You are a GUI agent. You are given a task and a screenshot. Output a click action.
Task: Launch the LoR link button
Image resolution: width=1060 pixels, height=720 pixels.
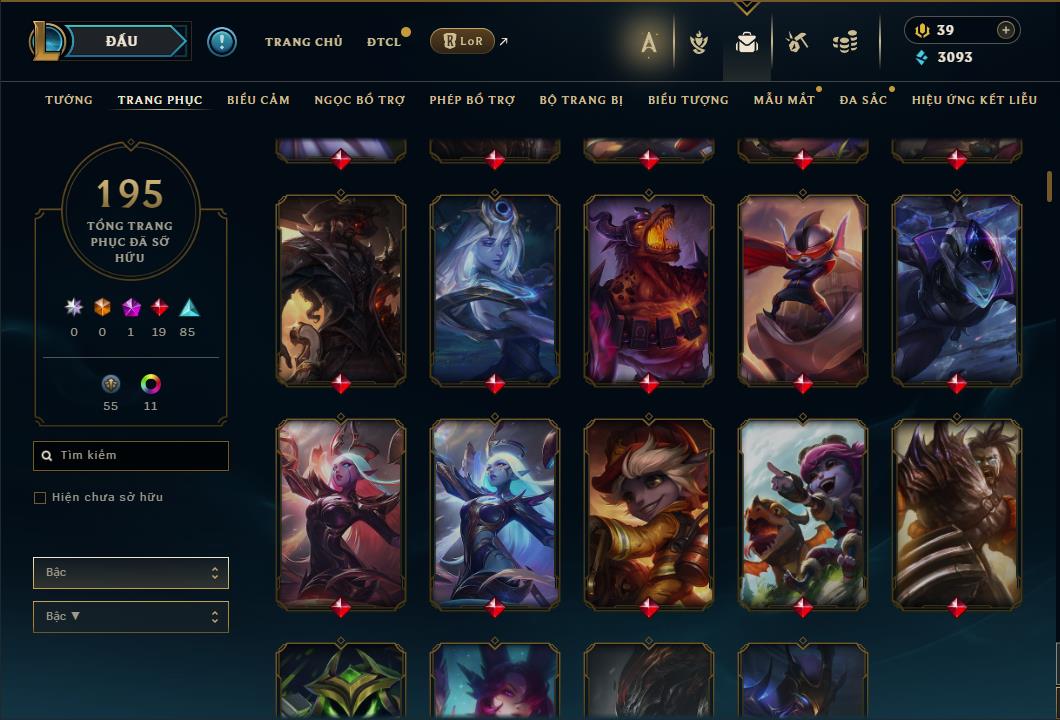point(462,41)
